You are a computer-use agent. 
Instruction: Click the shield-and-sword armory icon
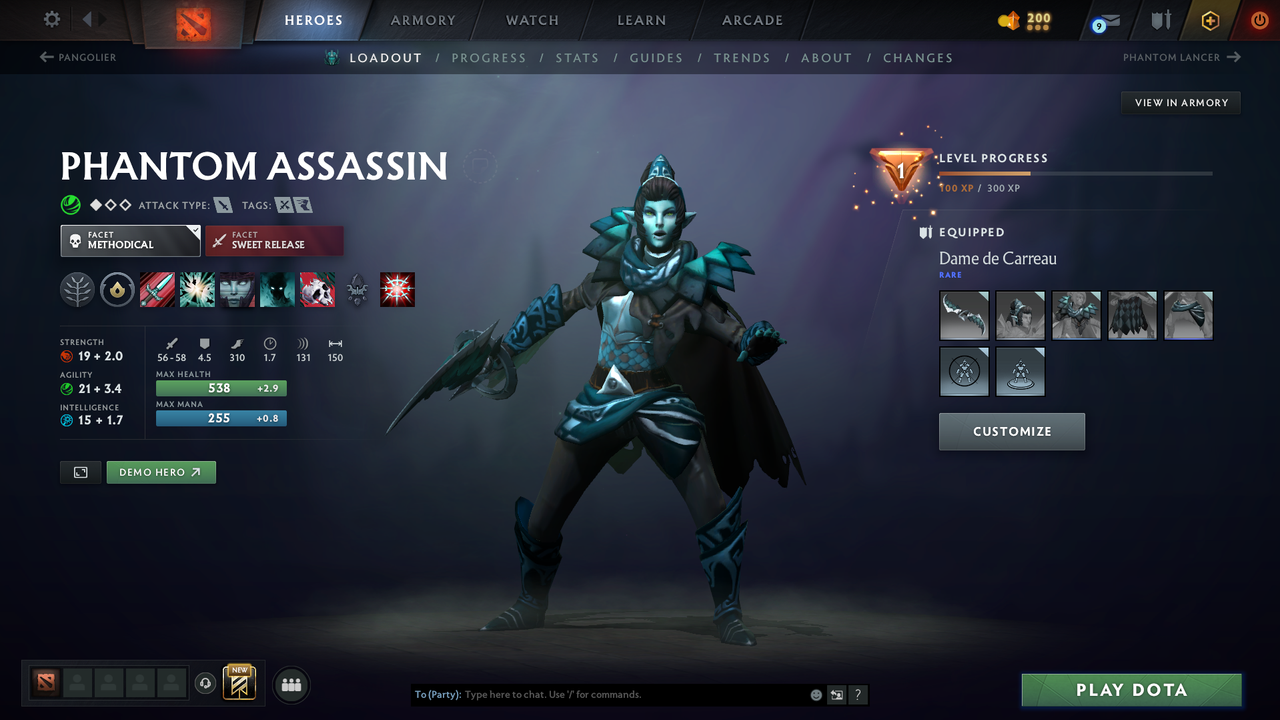click(x=1159, y=20)
